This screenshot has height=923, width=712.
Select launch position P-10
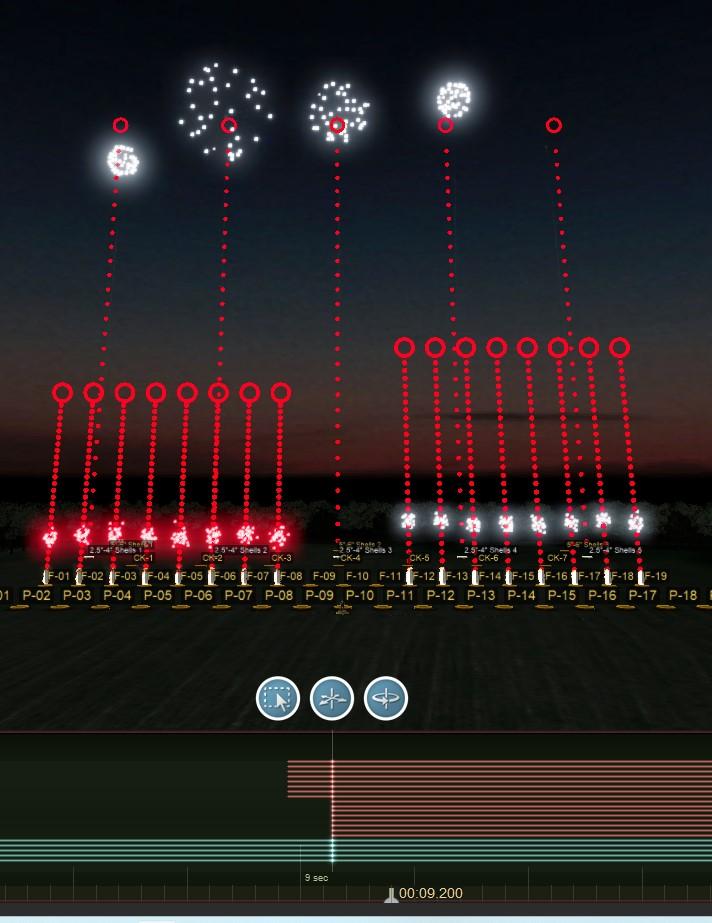(x=359, y=596)
